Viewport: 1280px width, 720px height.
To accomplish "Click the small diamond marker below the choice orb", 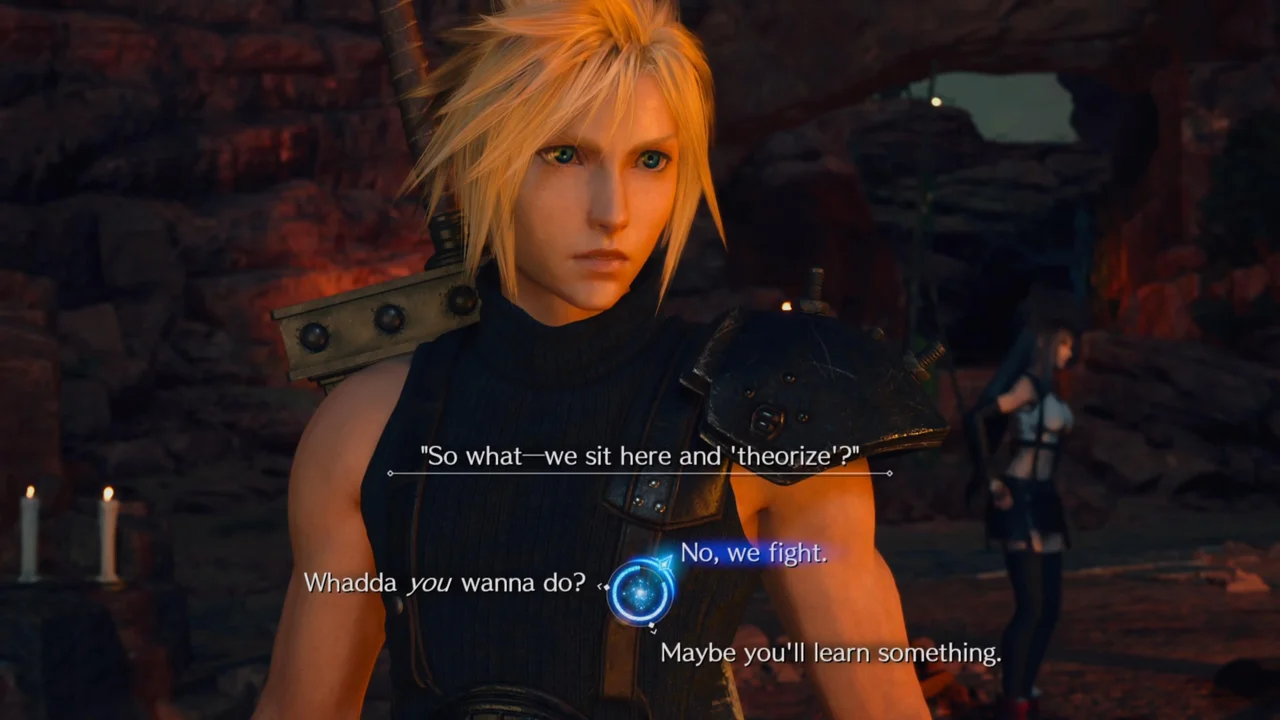I will 652,625.
